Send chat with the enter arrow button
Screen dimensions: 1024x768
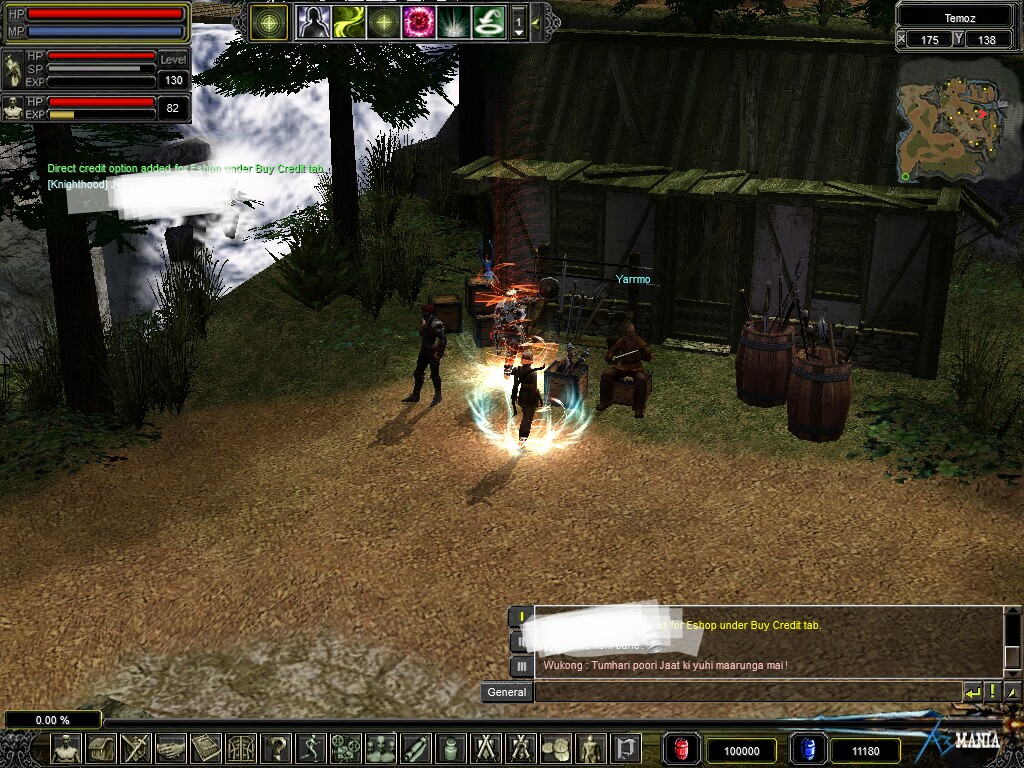click(x=972, y=692)
